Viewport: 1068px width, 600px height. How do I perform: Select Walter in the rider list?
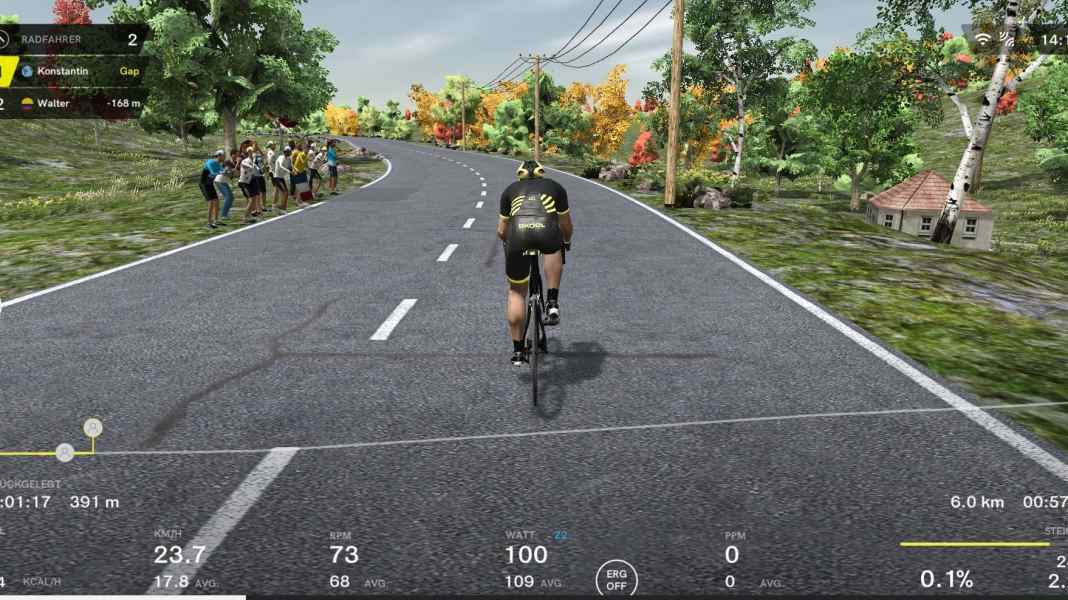click(61, 102)
